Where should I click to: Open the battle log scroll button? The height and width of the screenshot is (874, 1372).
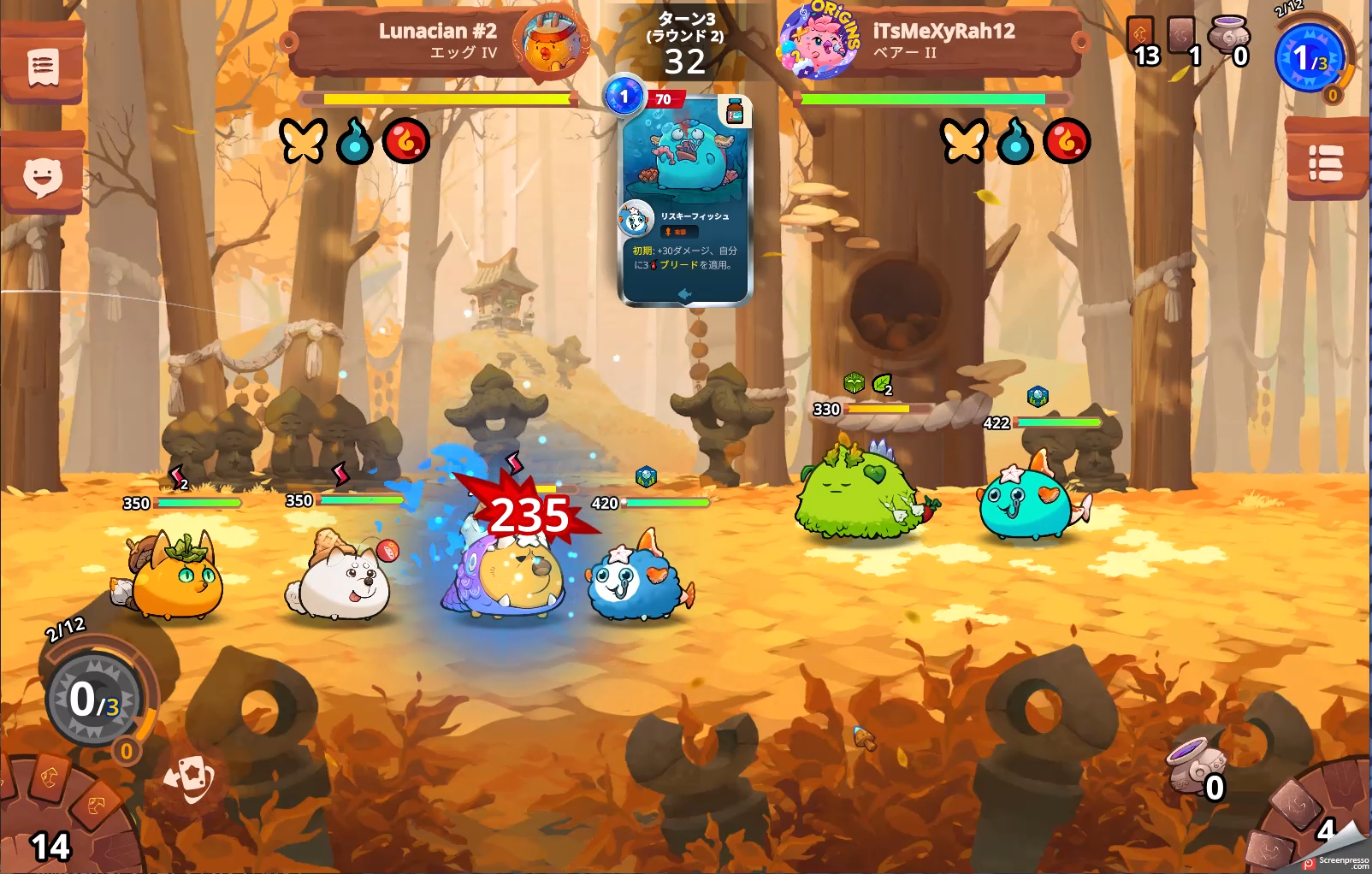(42, 67)
